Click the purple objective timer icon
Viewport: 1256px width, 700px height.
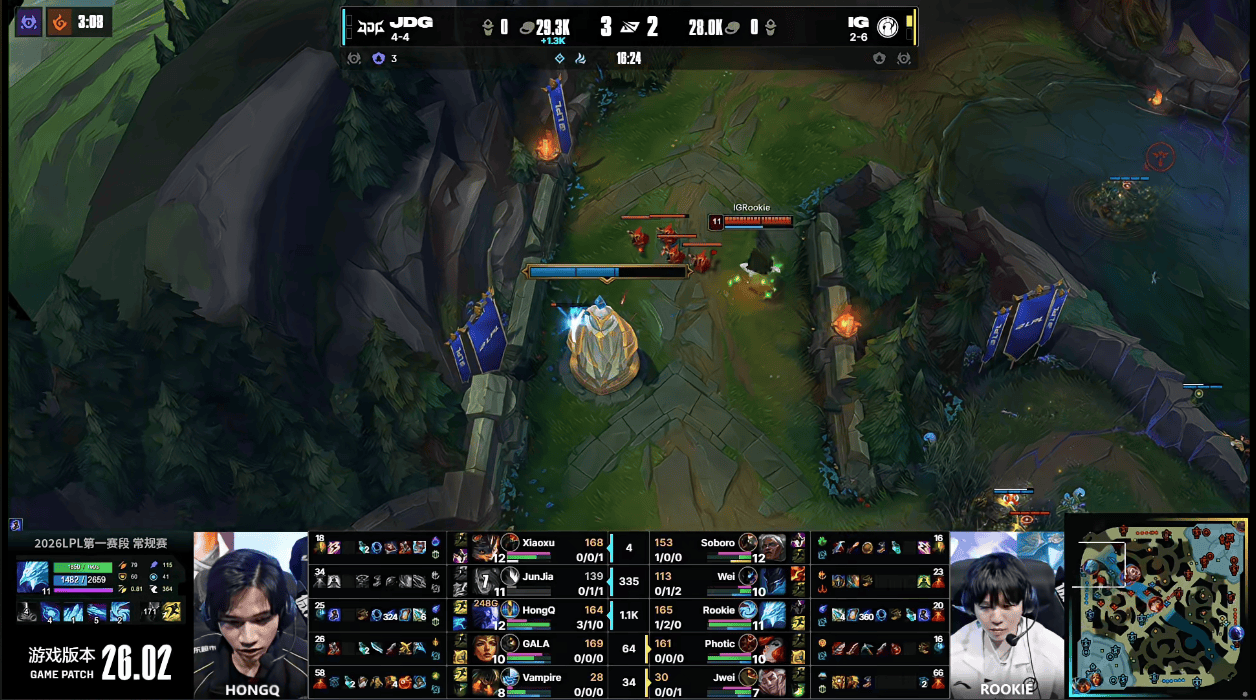tap(28, 22)
